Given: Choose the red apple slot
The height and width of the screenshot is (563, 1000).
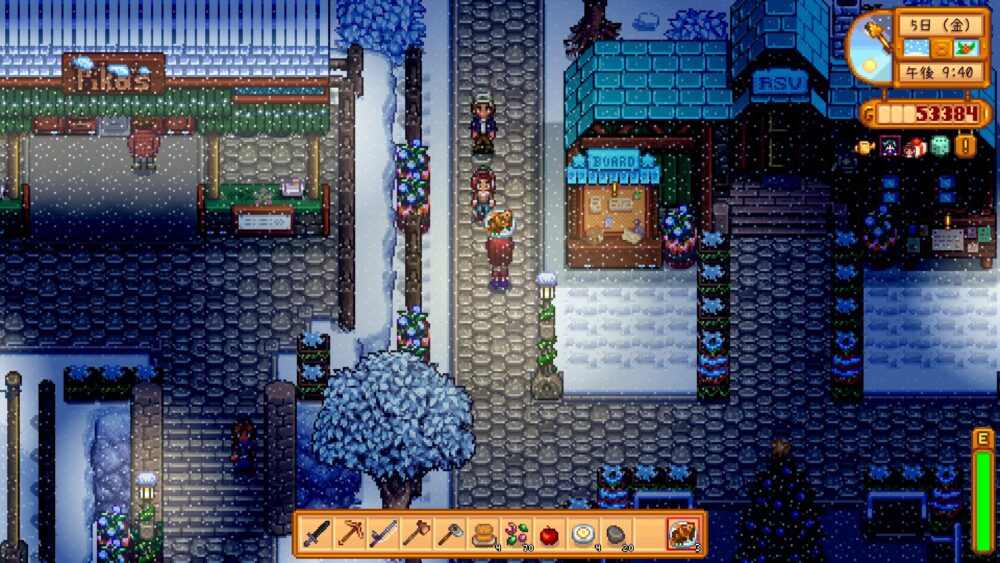Looking at the screenshot, I should 549,534.
